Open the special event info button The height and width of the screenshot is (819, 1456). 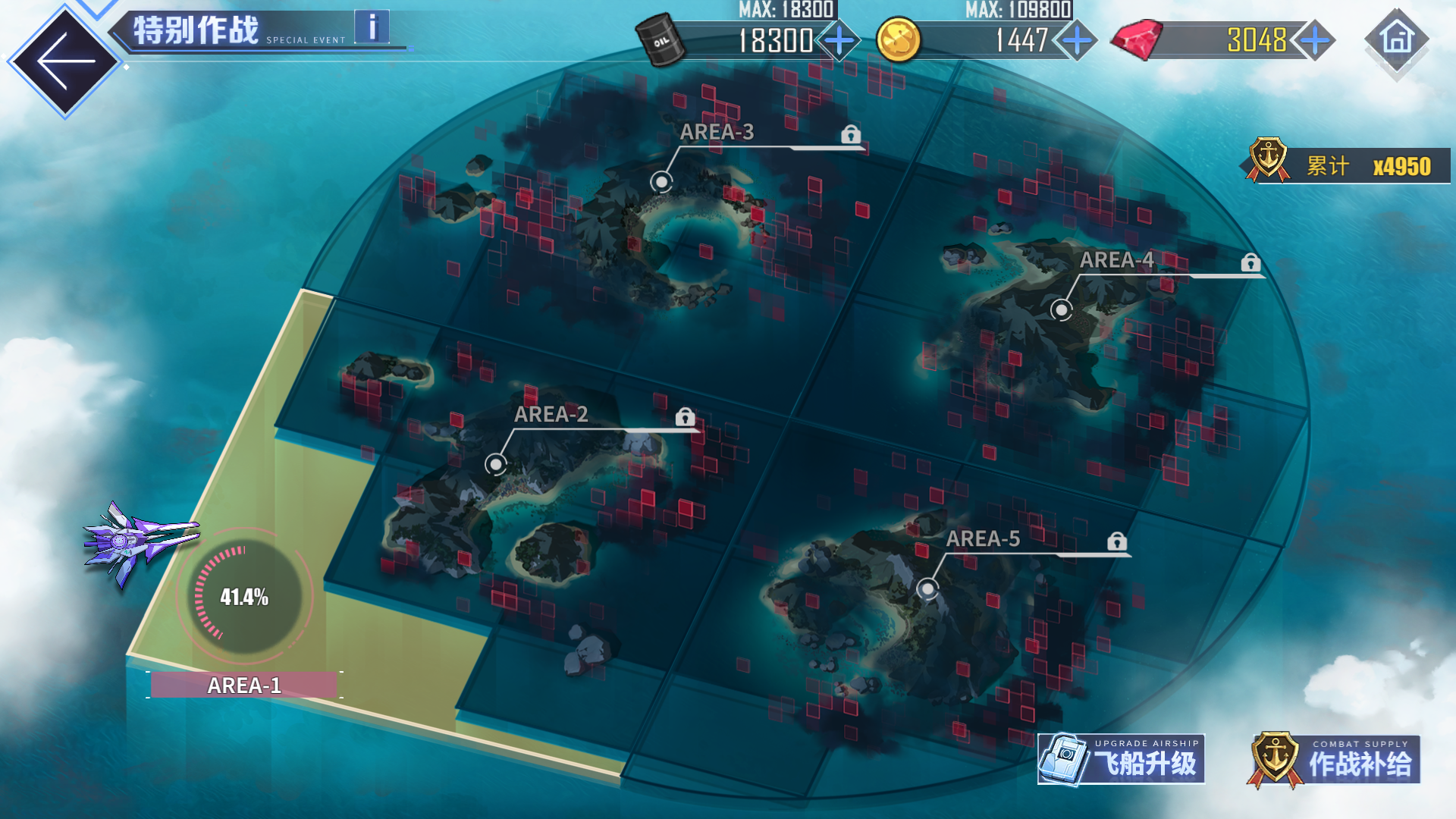(372, 28)
